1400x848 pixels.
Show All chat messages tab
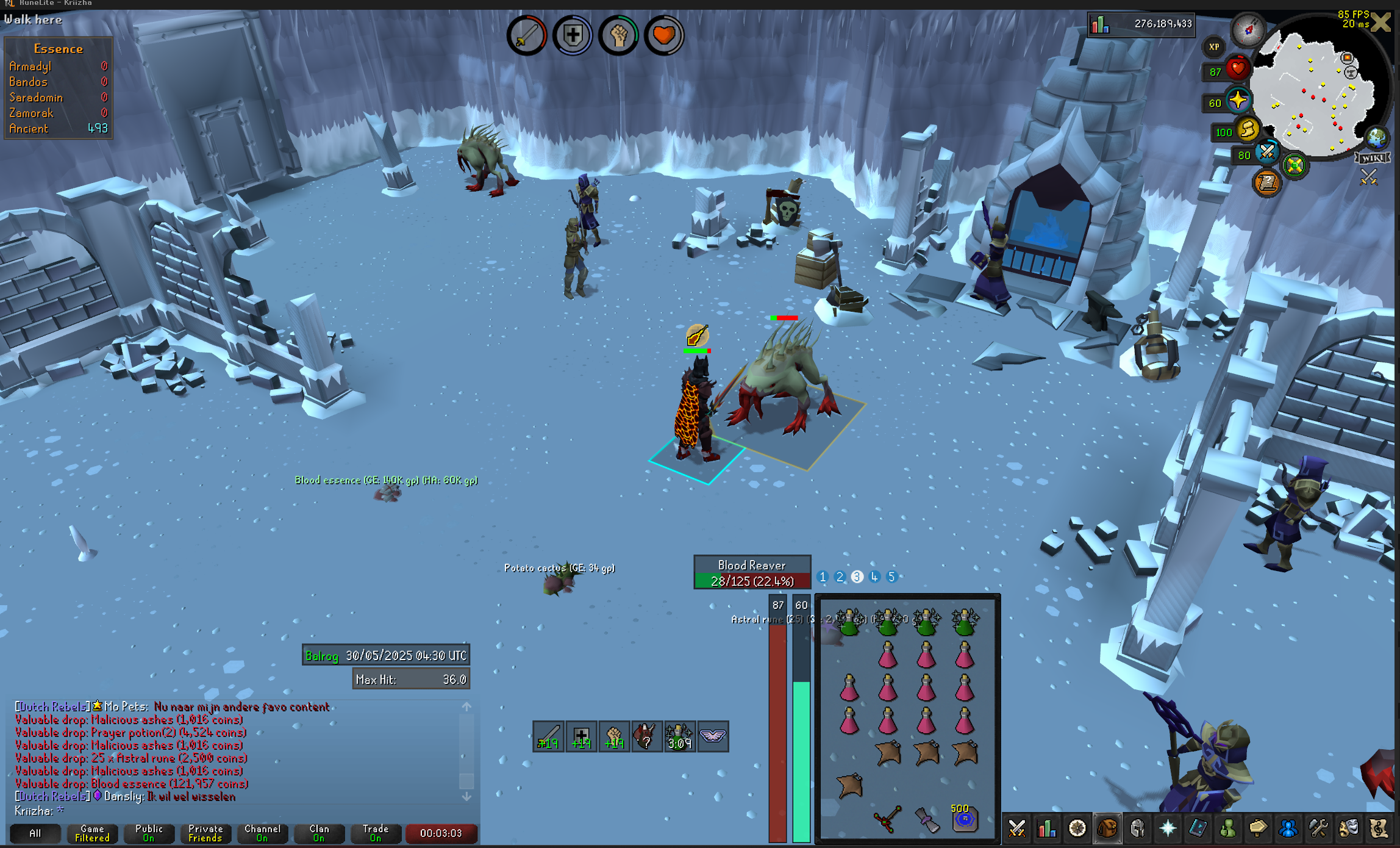click(x=35, y=833)
